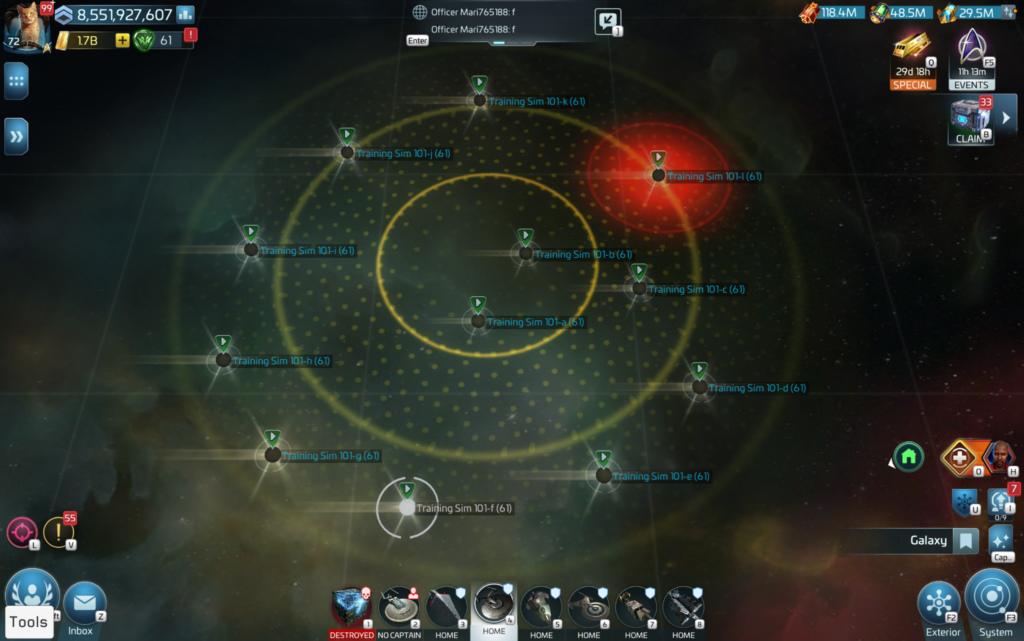Switch to System view

click(993, 598)
